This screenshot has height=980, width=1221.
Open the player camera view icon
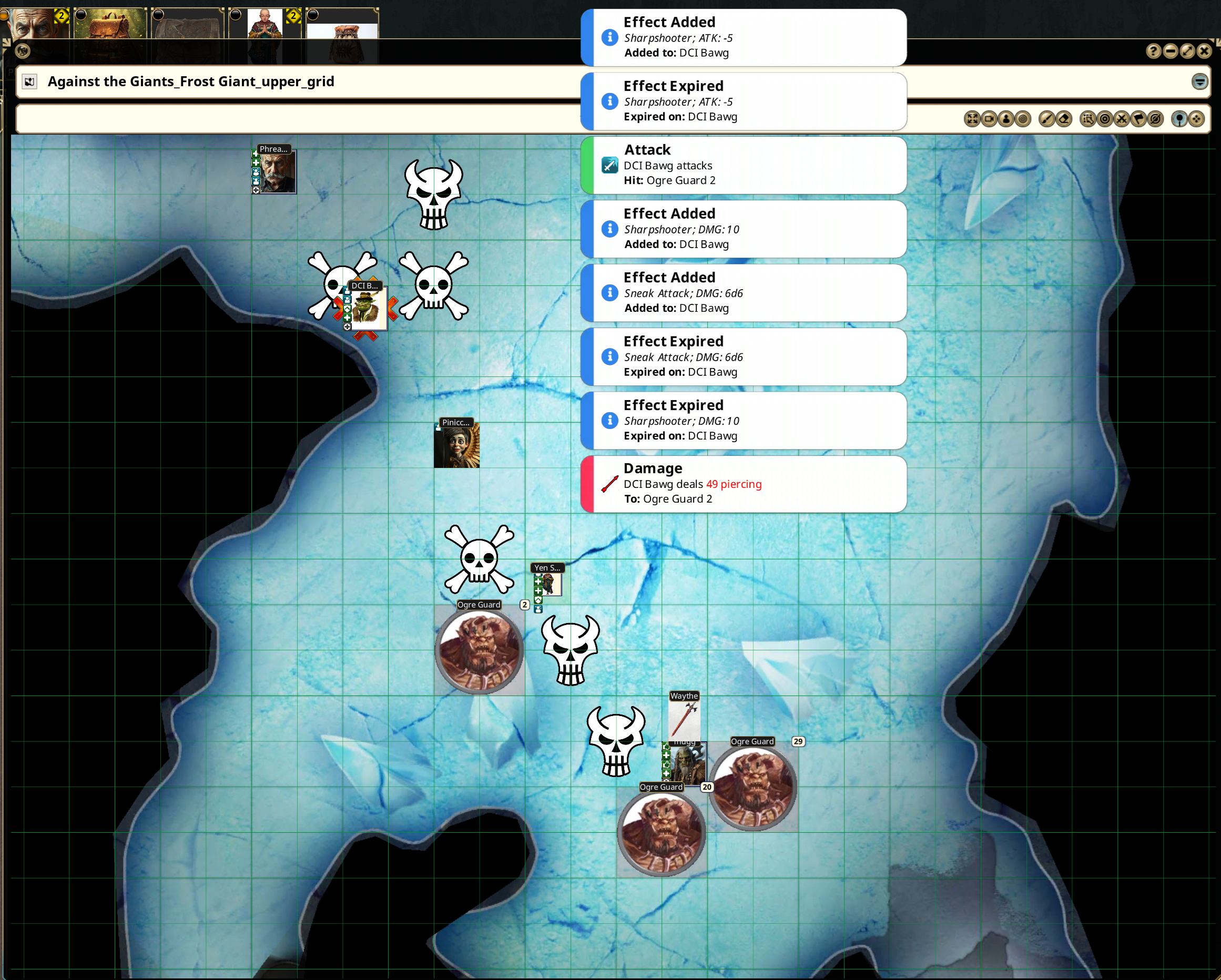[990, 119]
